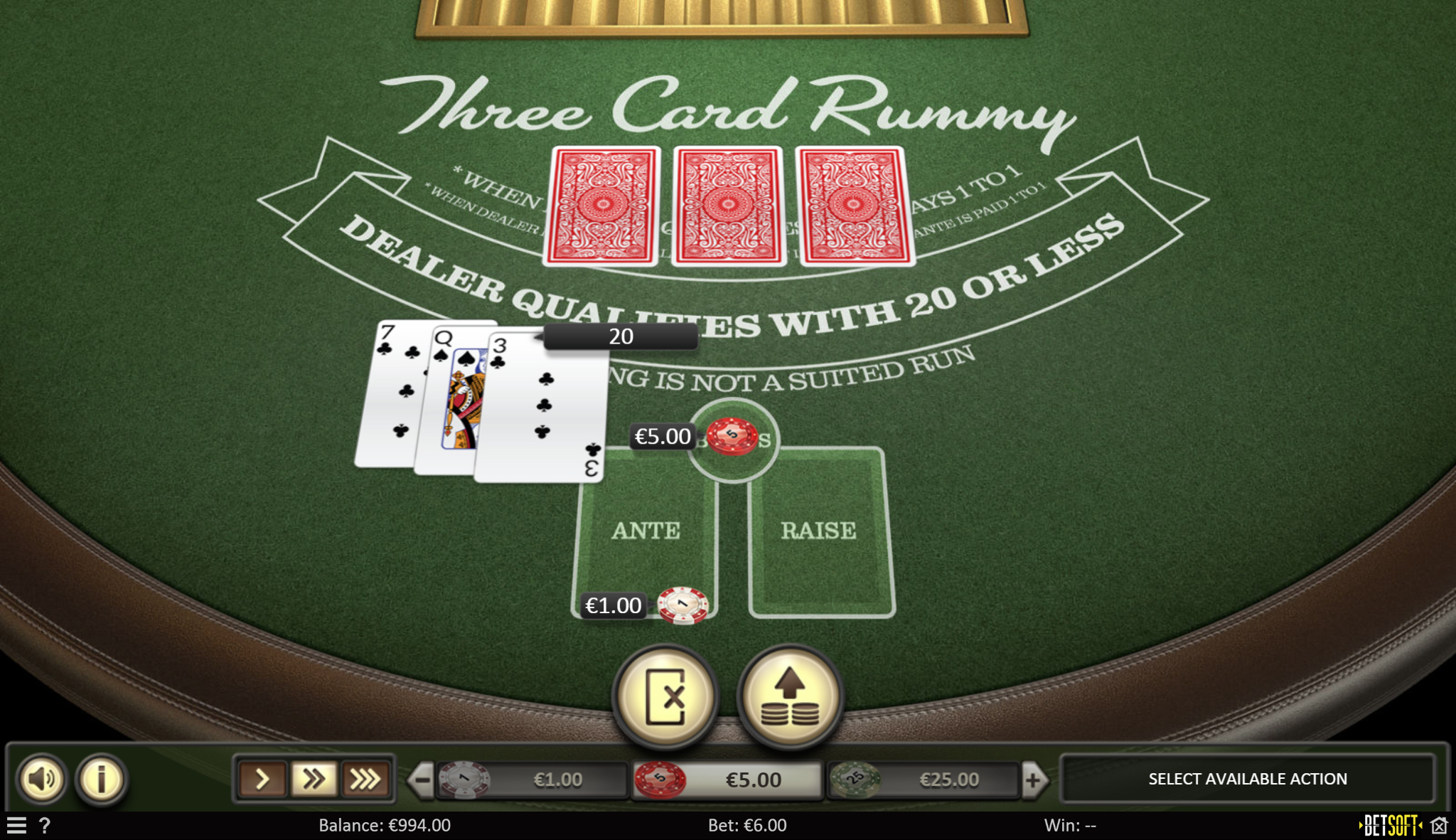1456x840 pixels.
Task: Increase chip value with the plus arrow
Action: 1033,778
